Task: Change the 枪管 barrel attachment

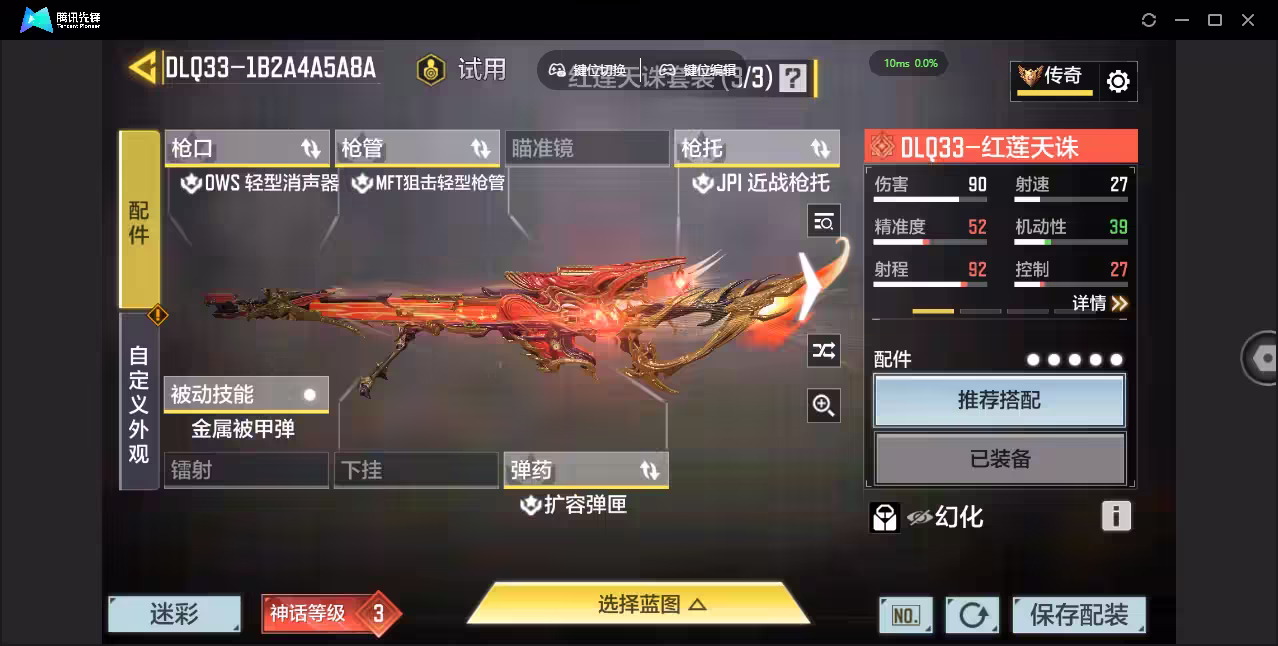Action: (x=417, y=149)
